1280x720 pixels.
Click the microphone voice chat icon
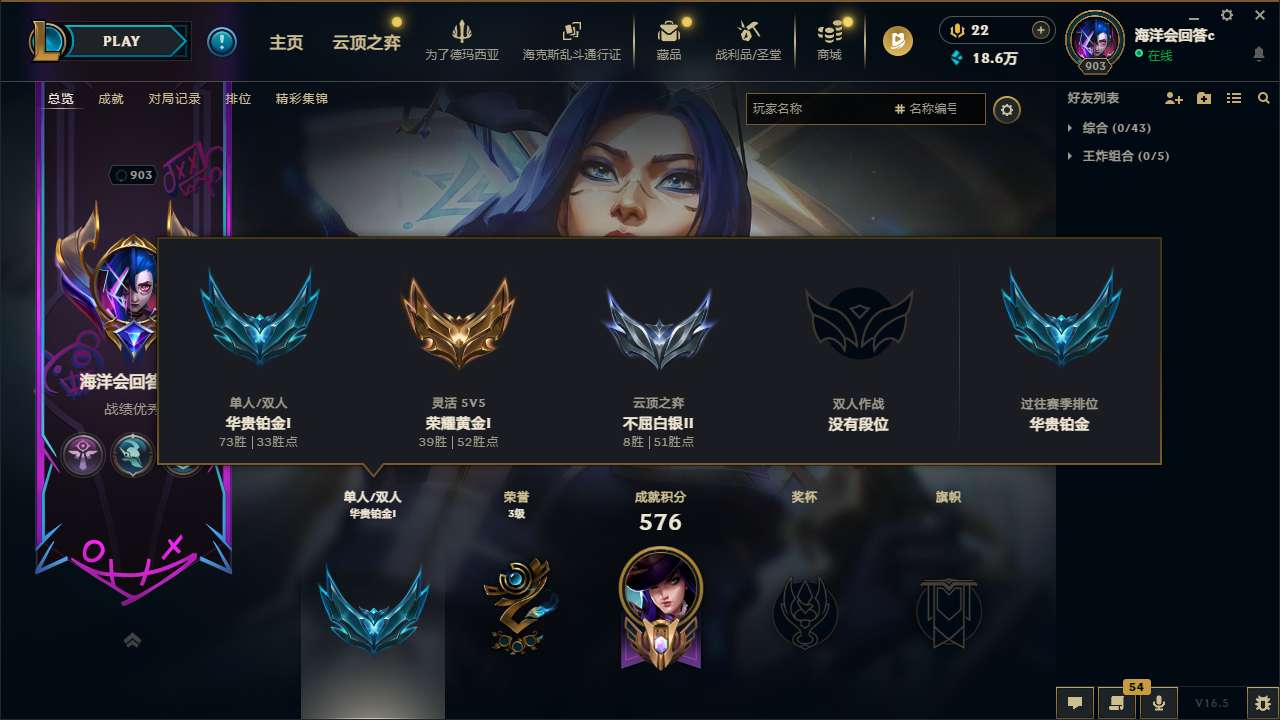coord(1160,704)
